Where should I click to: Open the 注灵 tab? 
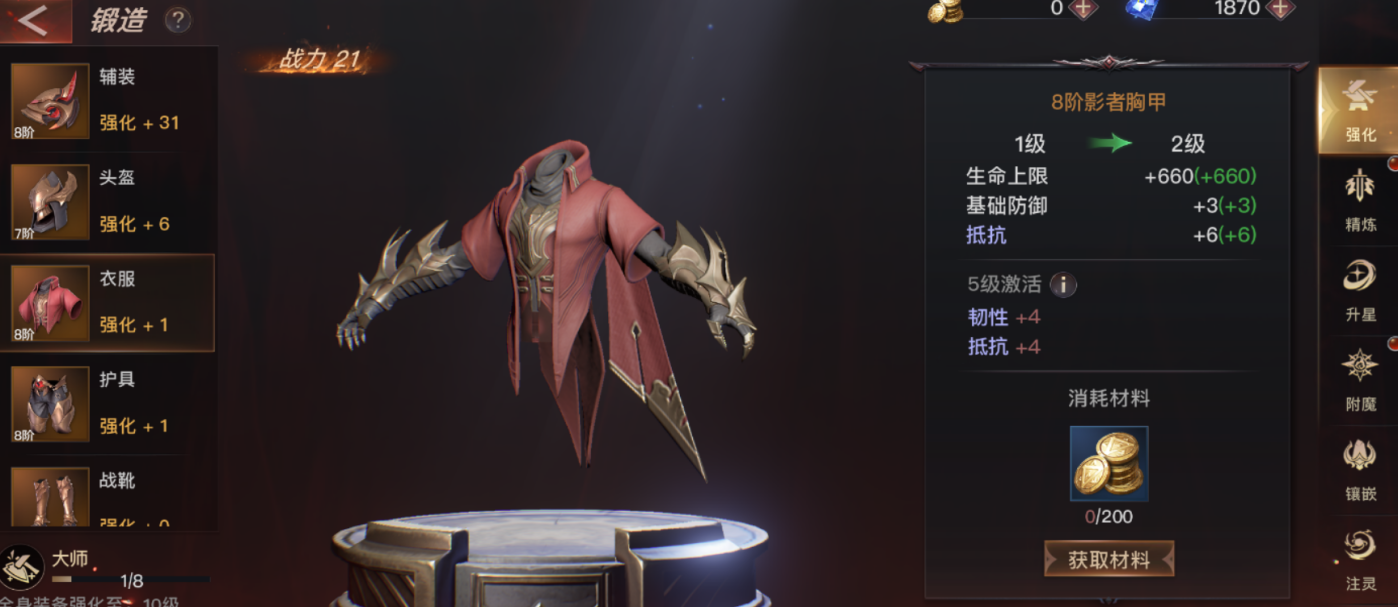coord(1360,558)
